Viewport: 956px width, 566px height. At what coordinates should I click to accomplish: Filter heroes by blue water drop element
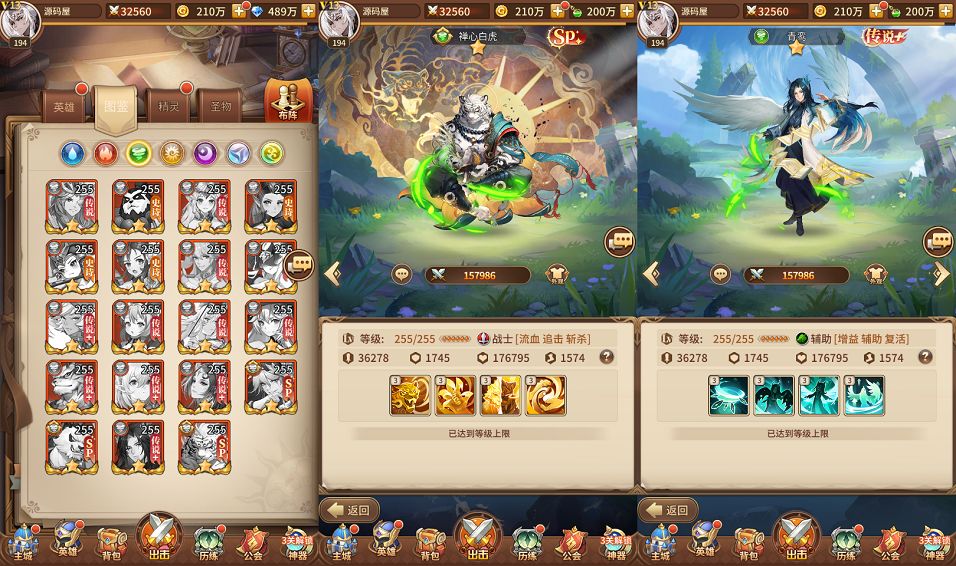[x=72, y=153]
